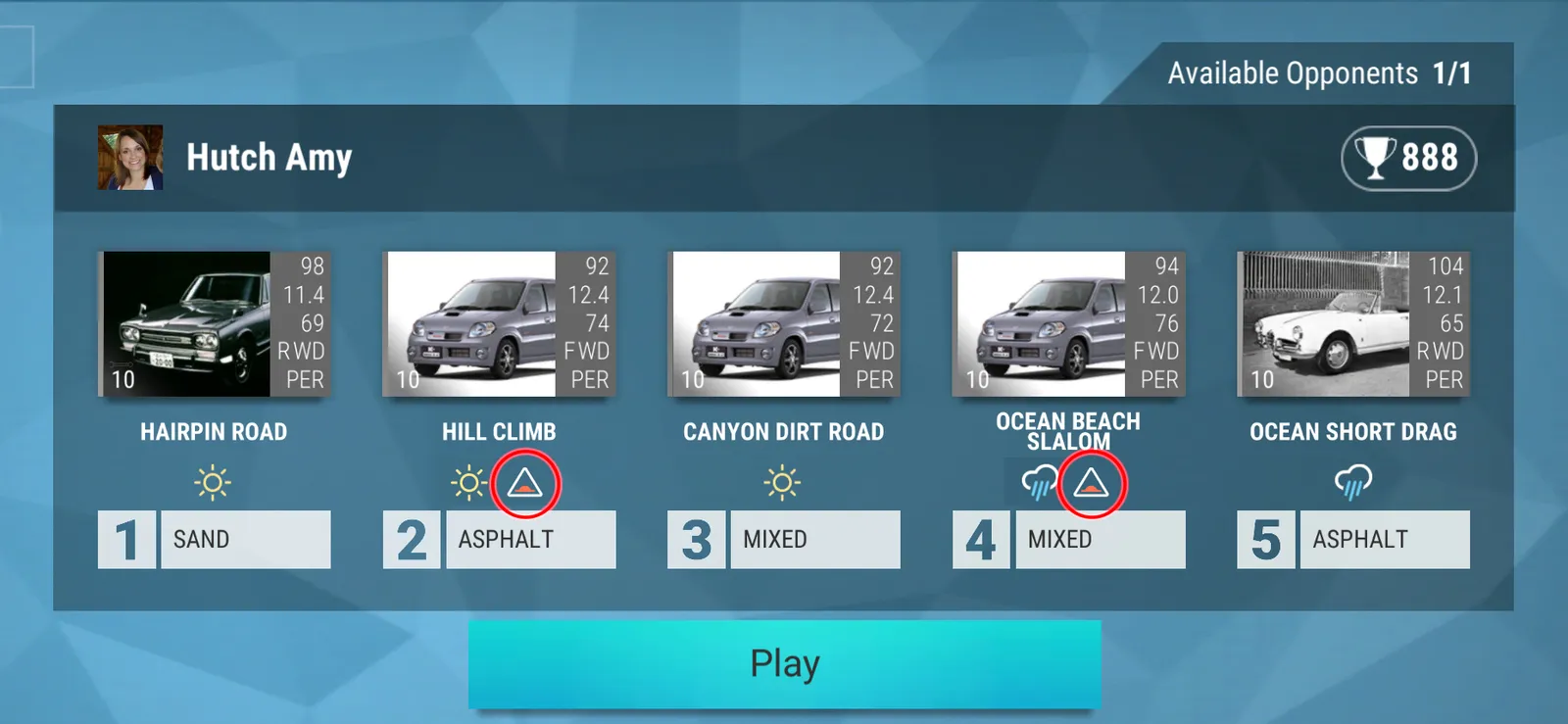This screenshot has width=1568, height=724.
Task: Click the Ocean Beach Slalom triangle icon
Action: (x=1091, y=483)
